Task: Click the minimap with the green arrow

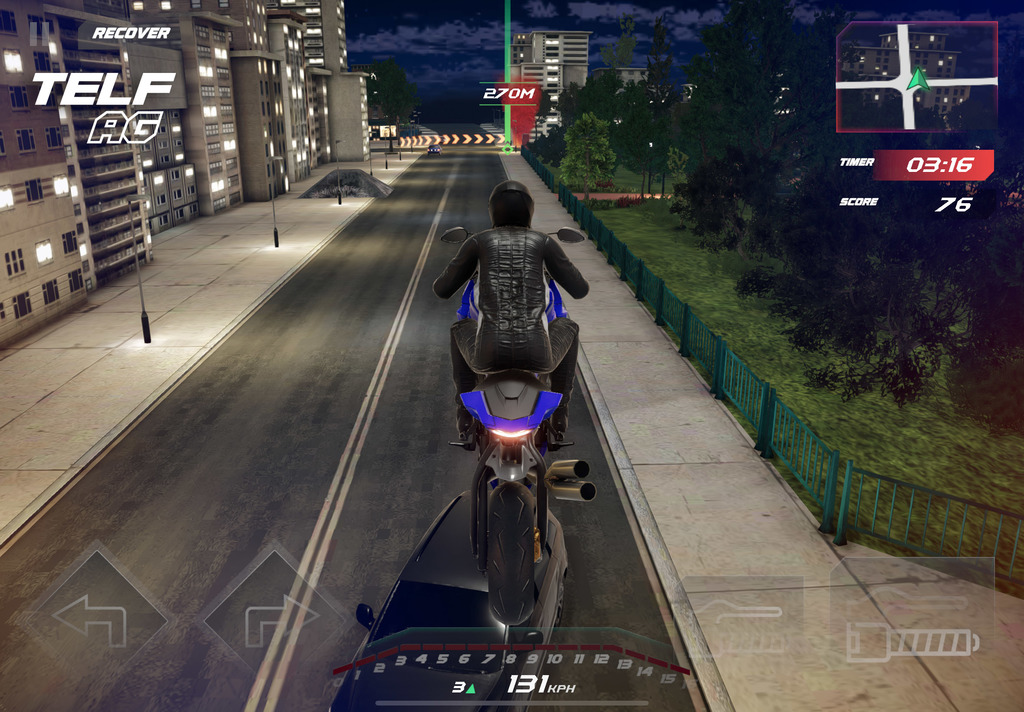Action: coord(916,77)
